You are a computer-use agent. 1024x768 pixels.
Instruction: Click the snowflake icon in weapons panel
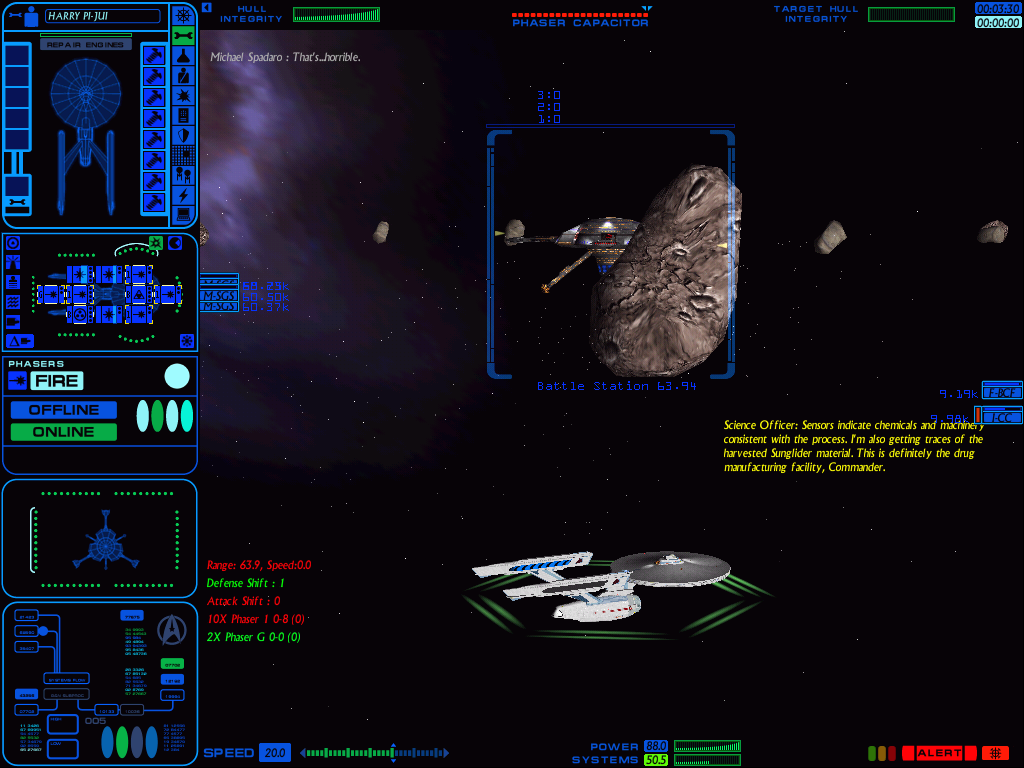tap(186, 341)
